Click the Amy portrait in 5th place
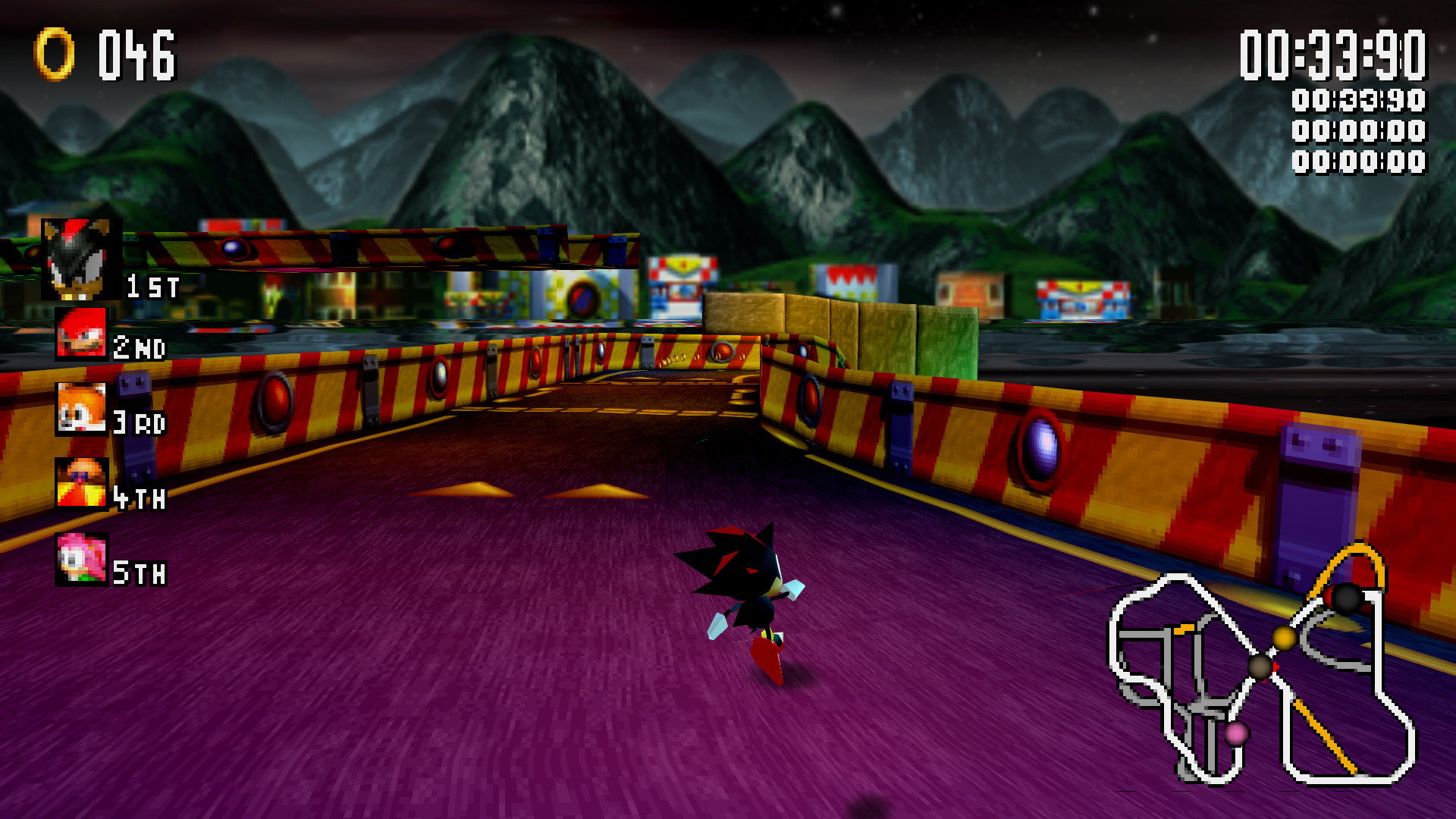This screenshot has width=1456, height=819. pyautogui.click(x=83, y=559)
